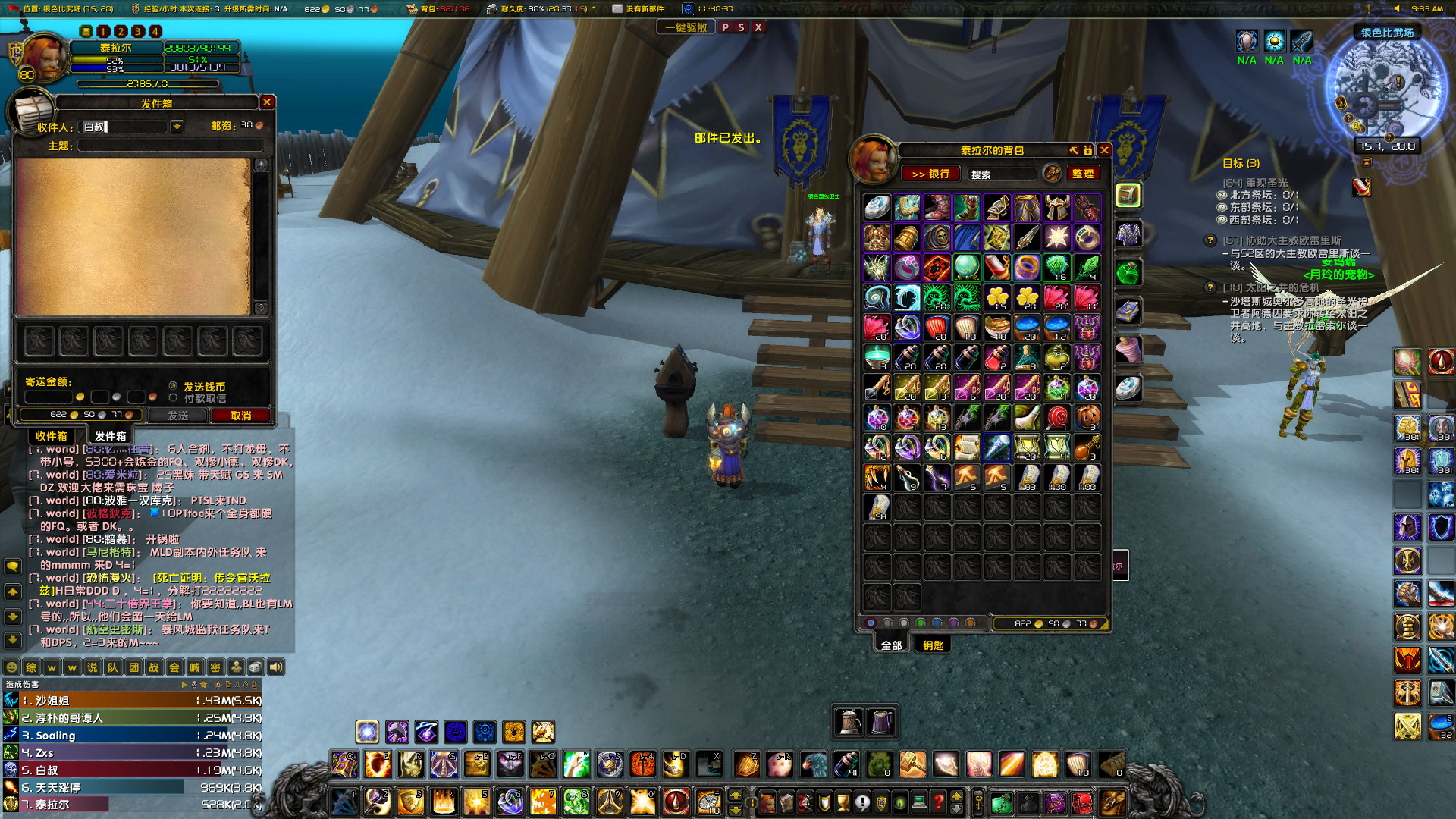This screenshot has width=1456, height=819.
Task: Select the 发送钱币 radio option
Action: pos(173,386)
